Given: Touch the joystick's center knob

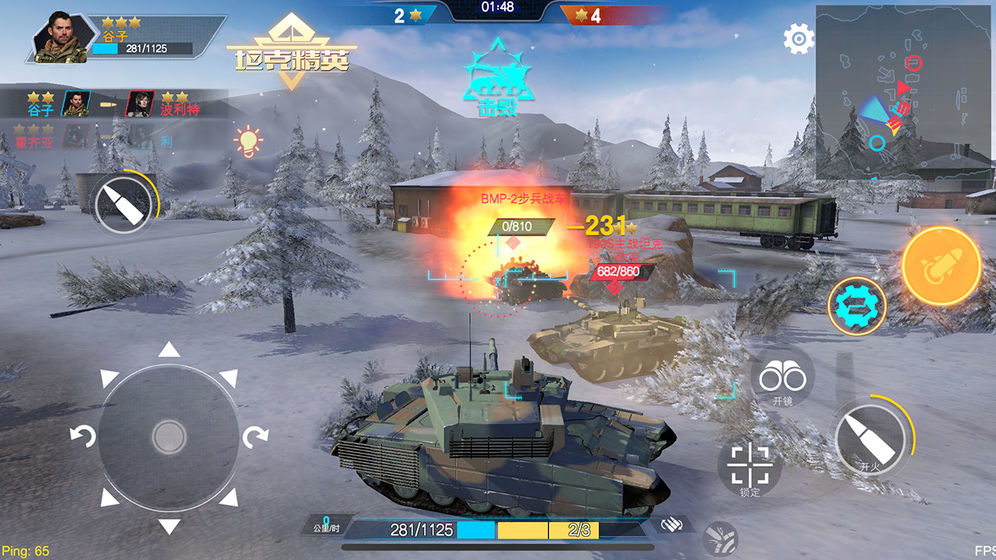Looking at the screenshot, I should pyautogui.click(x=169, y=436).
